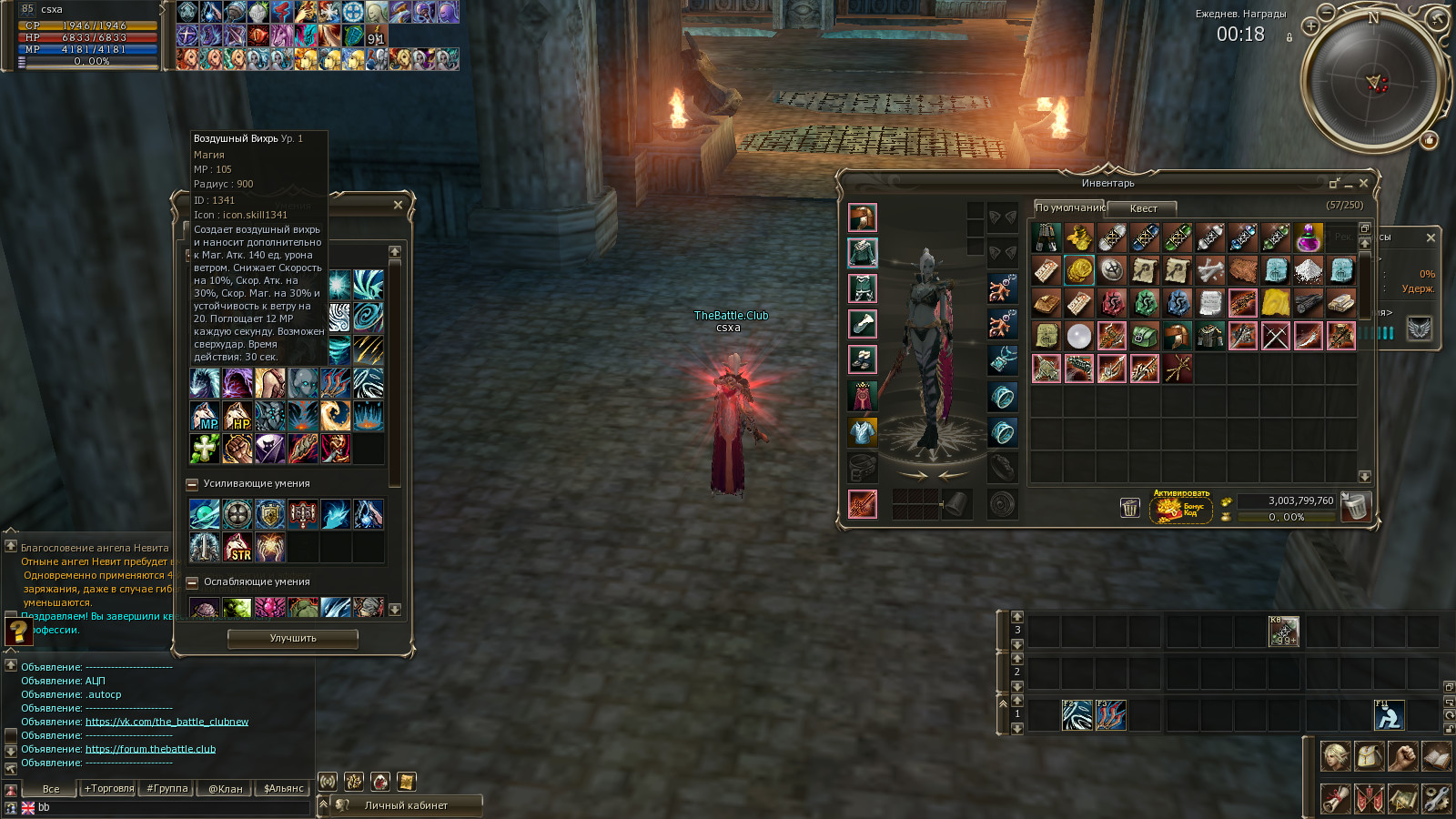Click the yellow question mark help icon

pos(17,631)
